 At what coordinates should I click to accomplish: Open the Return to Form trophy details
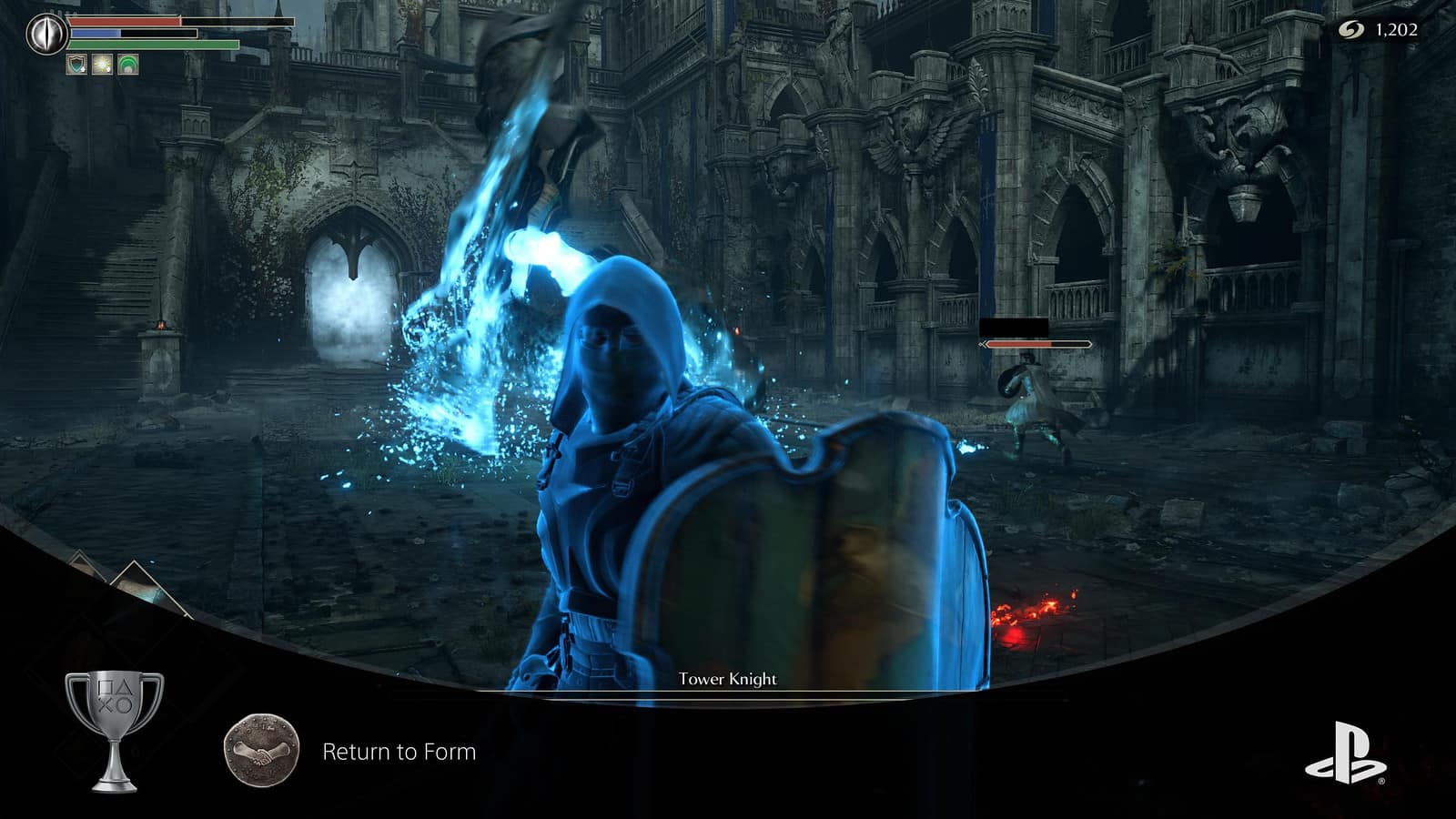click(398, 752)
